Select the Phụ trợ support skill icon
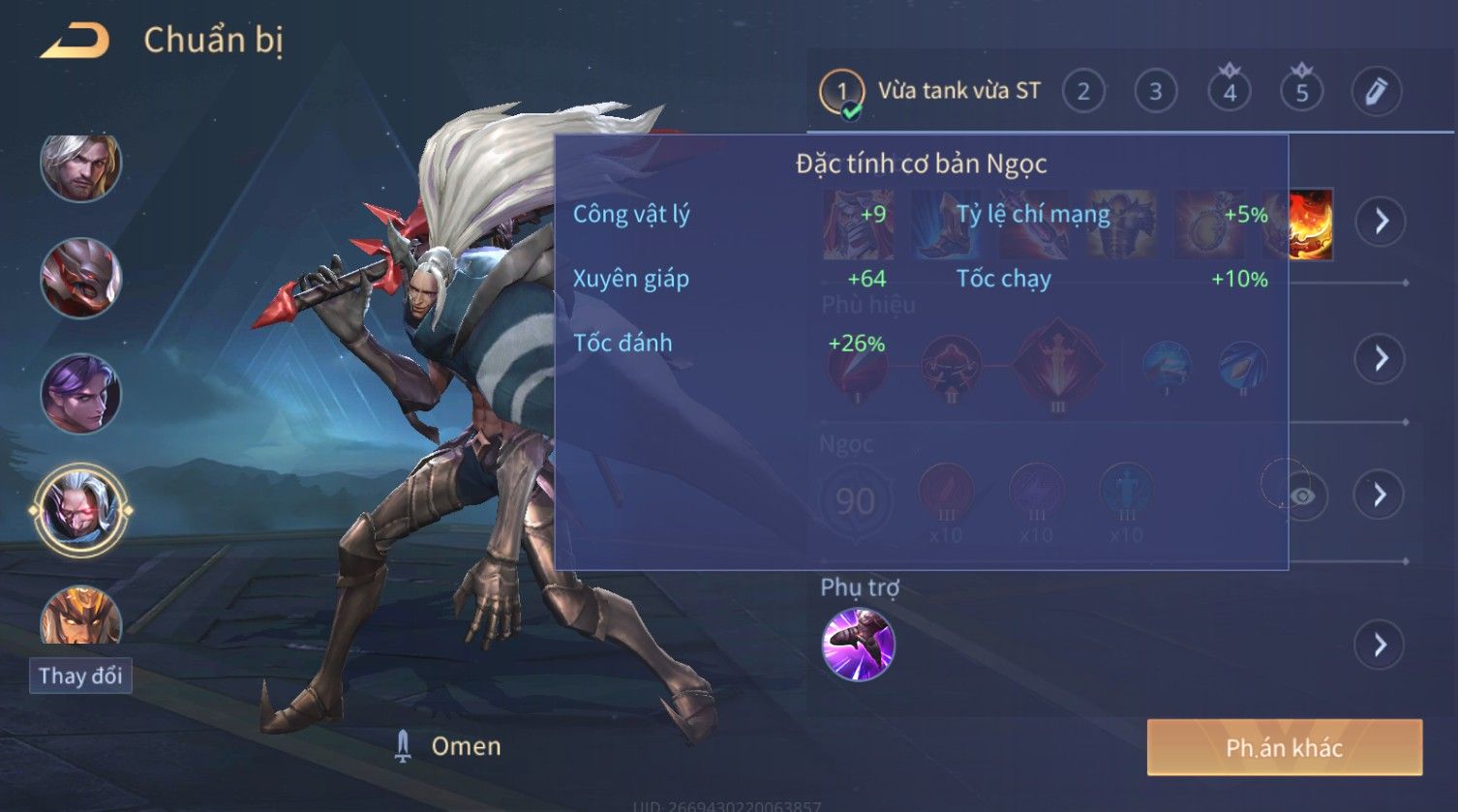The width and height of the screenshot is (1458, 812). click(x=858, y=645)
